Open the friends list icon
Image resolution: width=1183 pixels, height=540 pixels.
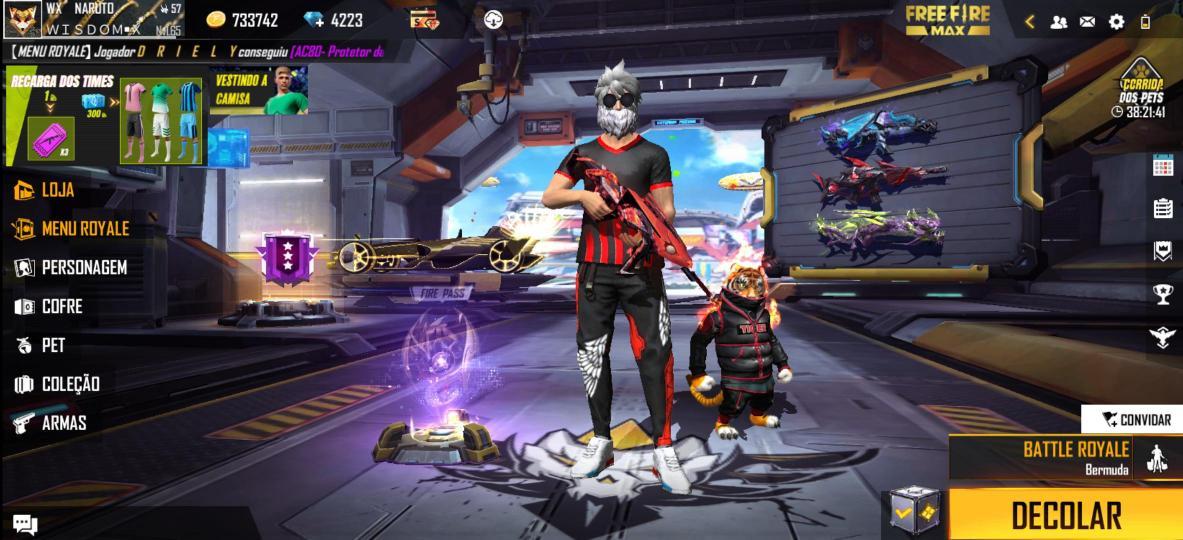(1058, 21)
